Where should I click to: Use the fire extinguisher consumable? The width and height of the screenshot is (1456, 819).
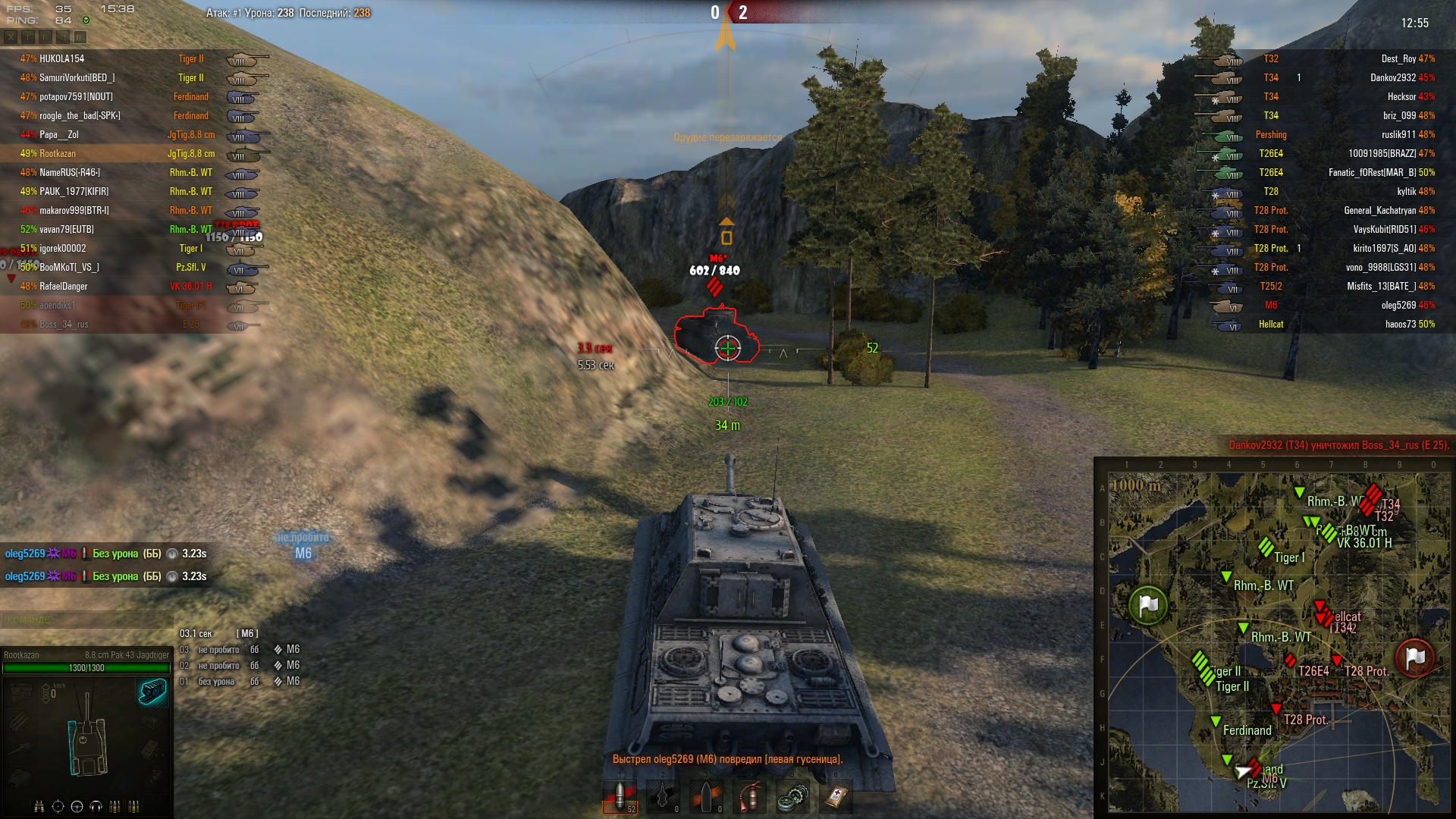click(x=749, y=797)
